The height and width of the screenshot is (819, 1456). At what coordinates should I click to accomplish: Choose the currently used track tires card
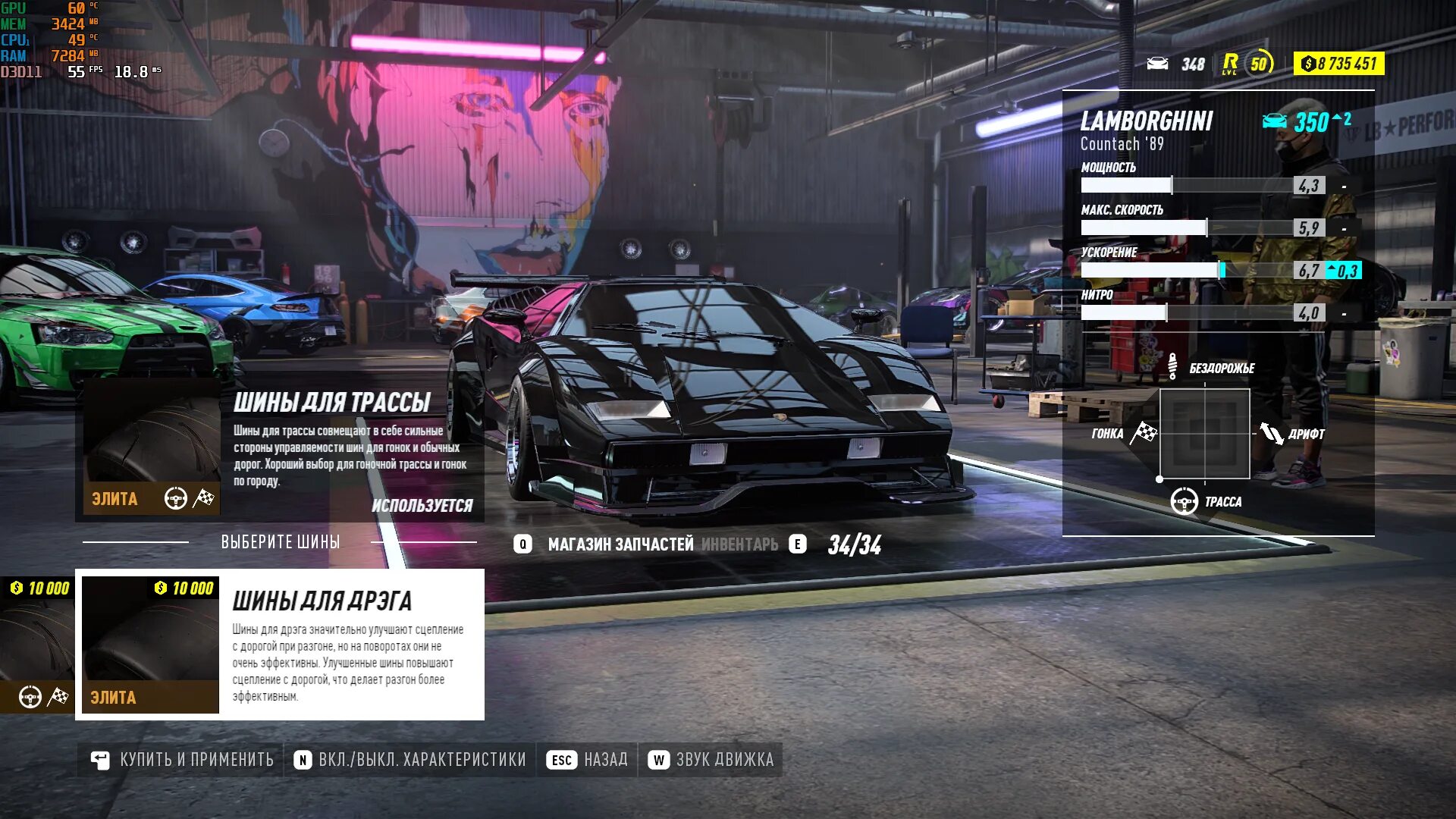[x=280, y=449]
